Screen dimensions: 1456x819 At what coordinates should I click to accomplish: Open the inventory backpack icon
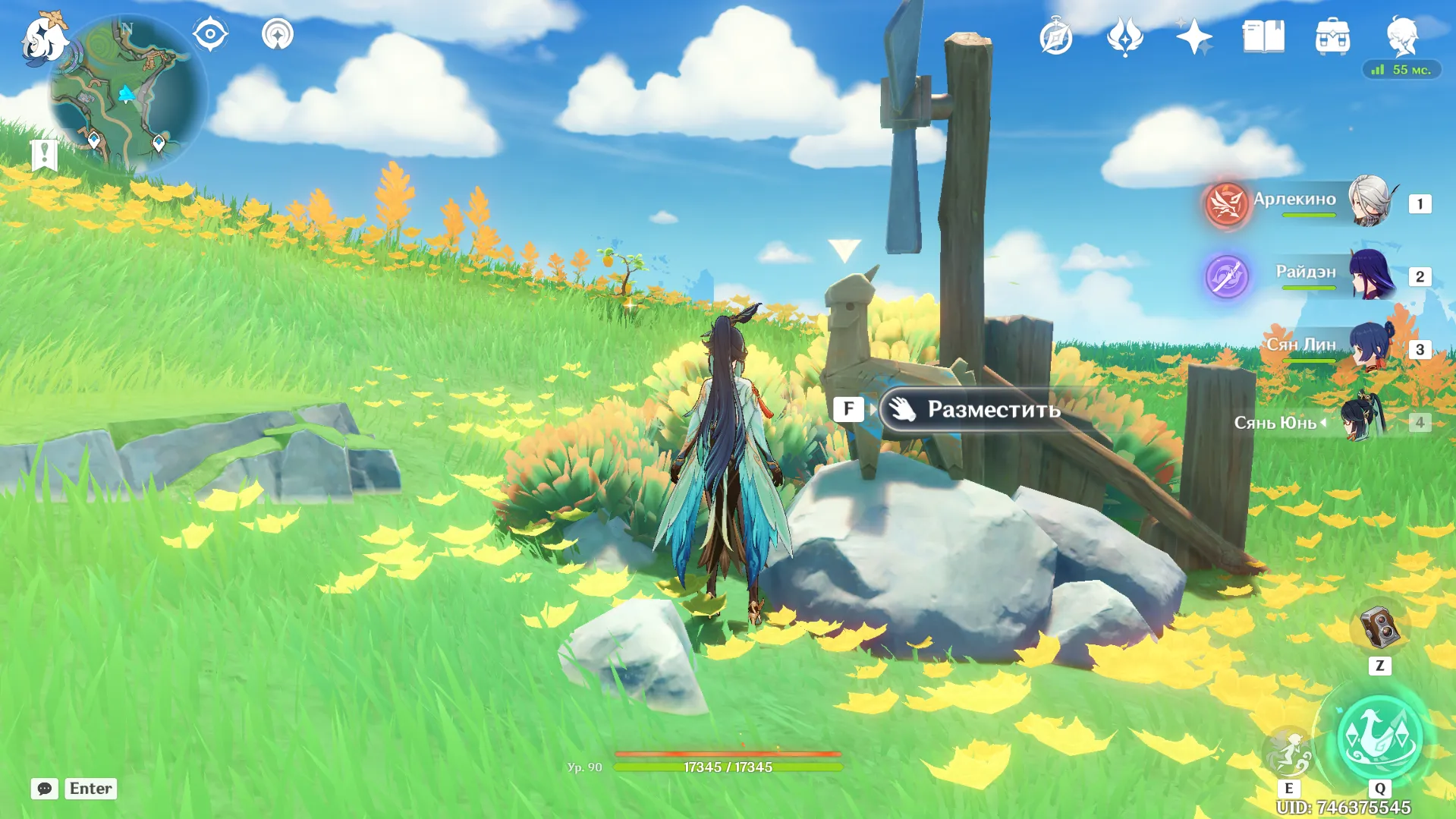tap(1332, 37)
